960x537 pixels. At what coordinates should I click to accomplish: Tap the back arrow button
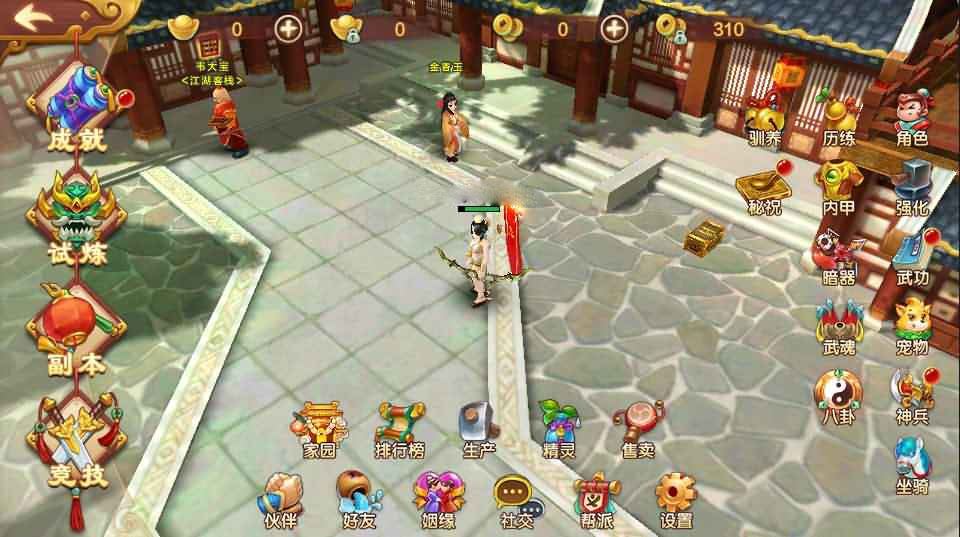(33, 17)
